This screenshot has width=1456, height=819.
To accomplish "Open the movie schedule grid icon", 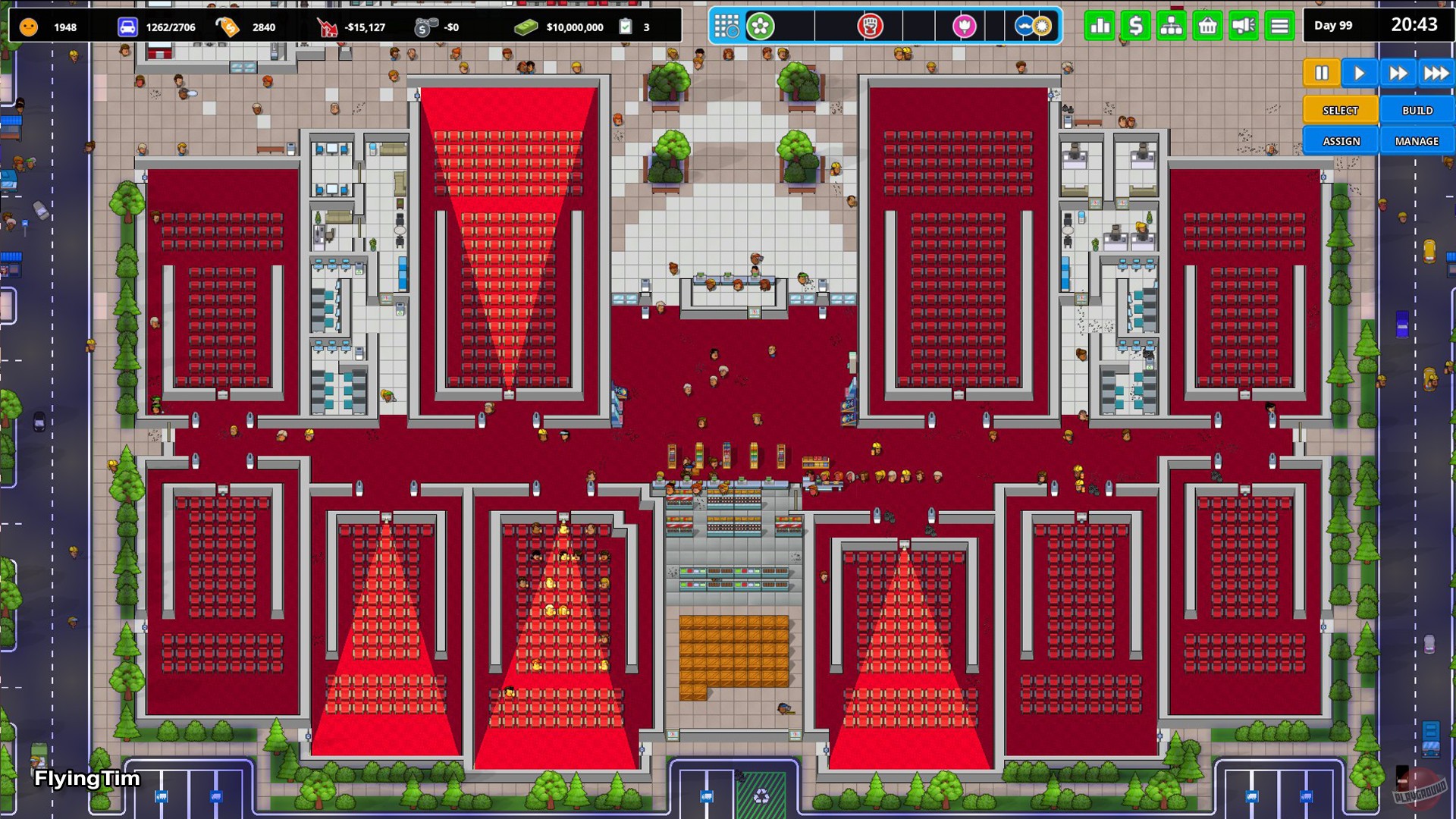I will tap(726, 25).
